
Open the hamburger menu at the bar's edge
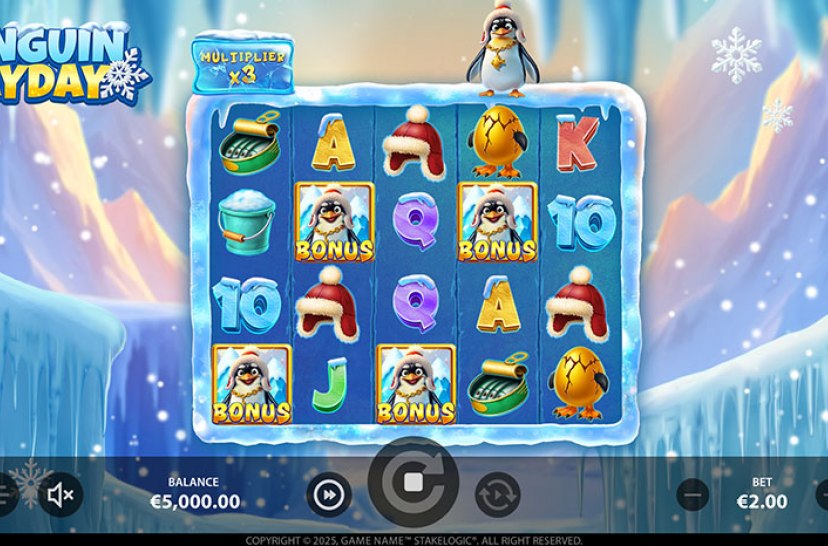point(4,494)
